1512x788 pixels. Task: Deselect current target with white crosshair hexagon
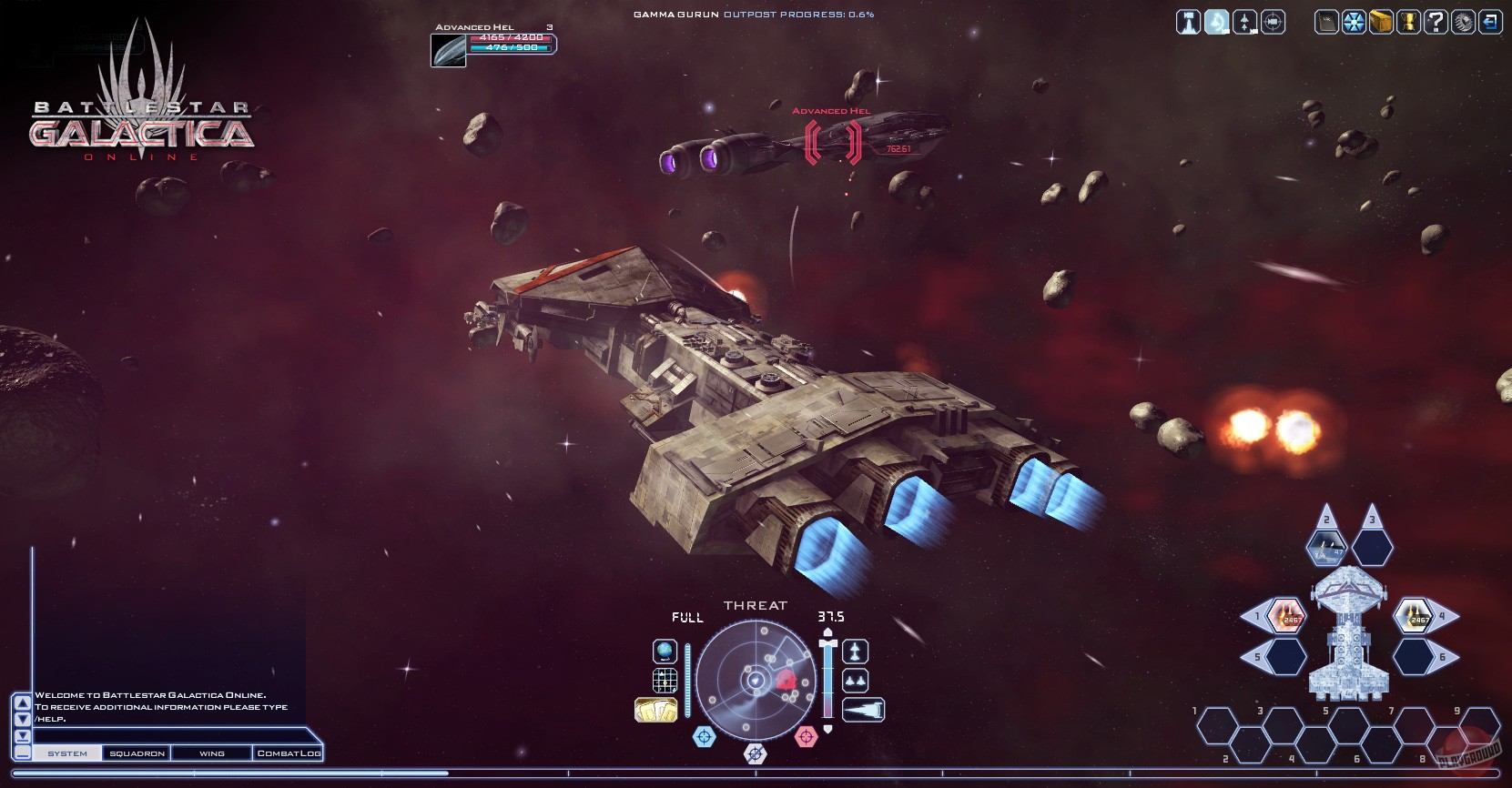click(755, 753)
